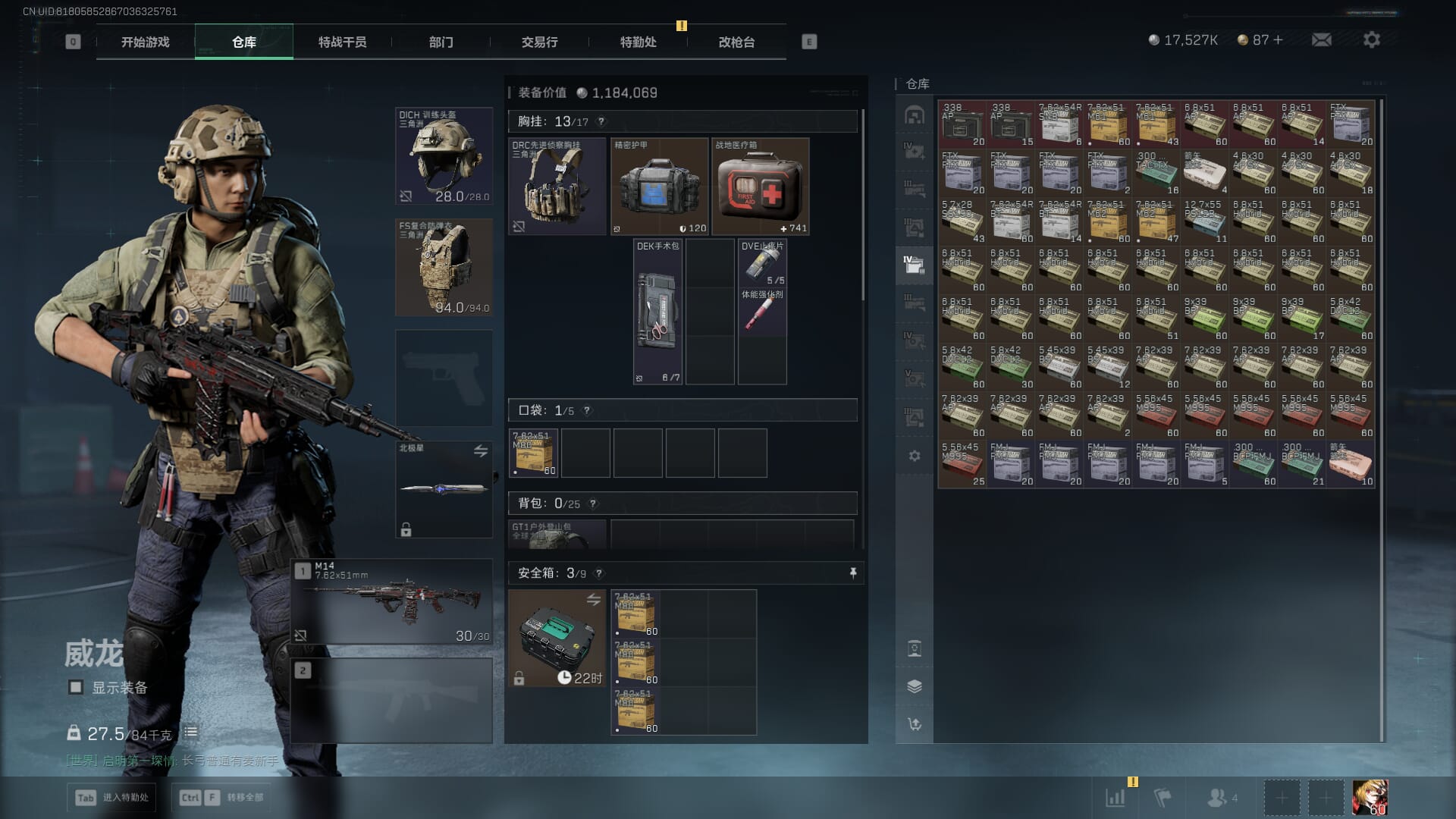Select the 部门 tab
Viewport: 1456px width, 819px height.
click(x=441, y=42)
